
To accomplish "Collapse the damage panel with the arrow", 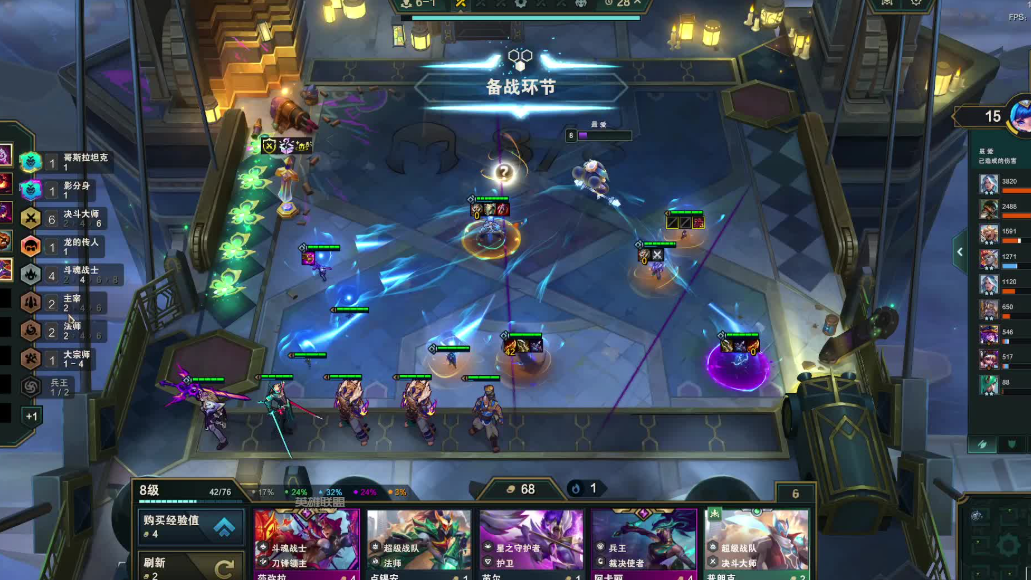I will (x=960, y=252).
